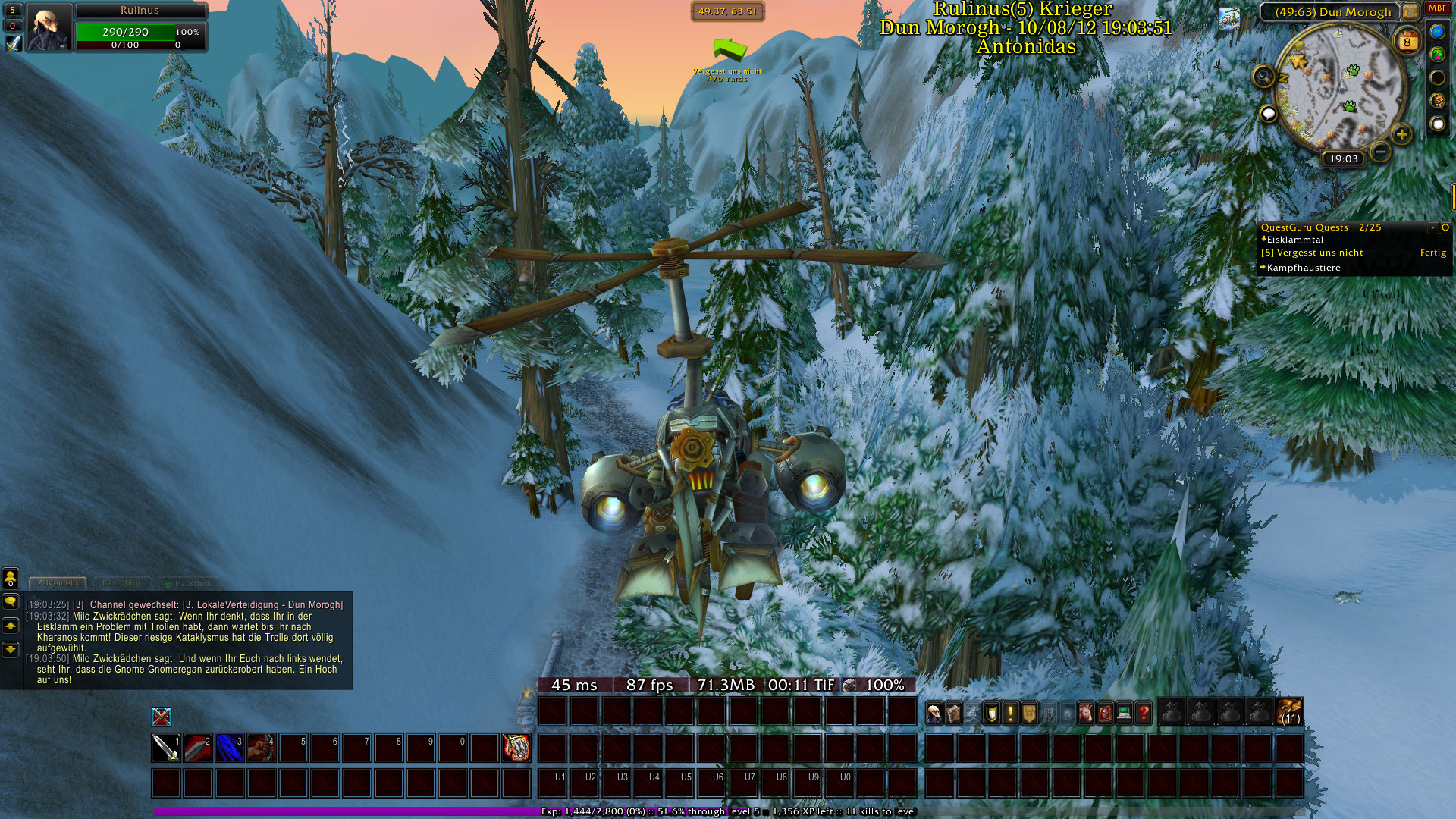Viewport: 1456px width, 819px height.
Task: Open the calendar button showing 8
Action: (1407, 42)
